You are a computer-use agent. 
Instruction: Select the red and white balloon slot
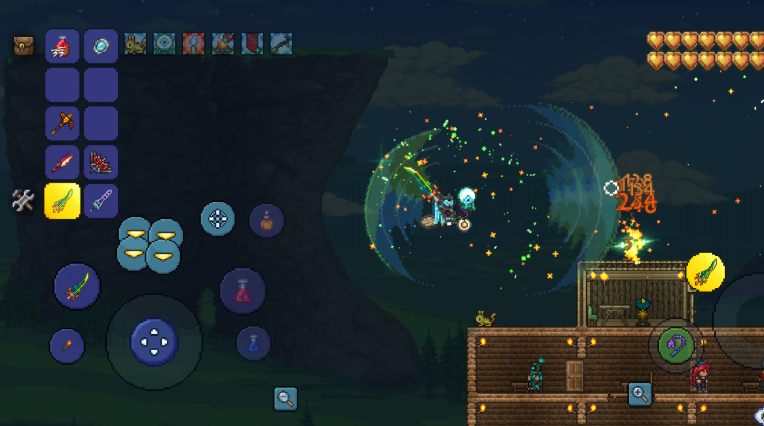62,46
